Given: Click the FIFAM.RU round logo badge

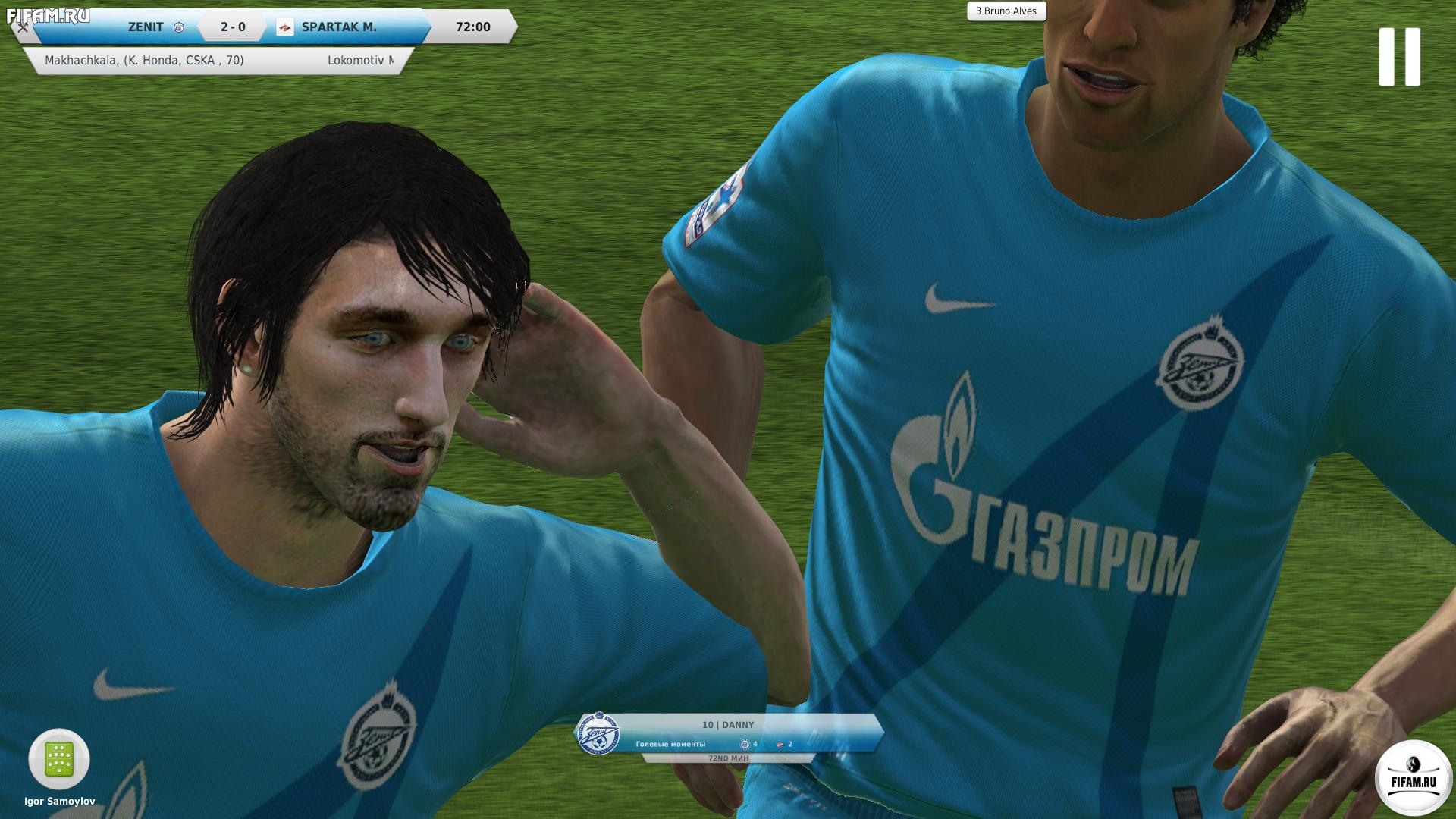Looking at the screenshot, I should click(1413, 778).
